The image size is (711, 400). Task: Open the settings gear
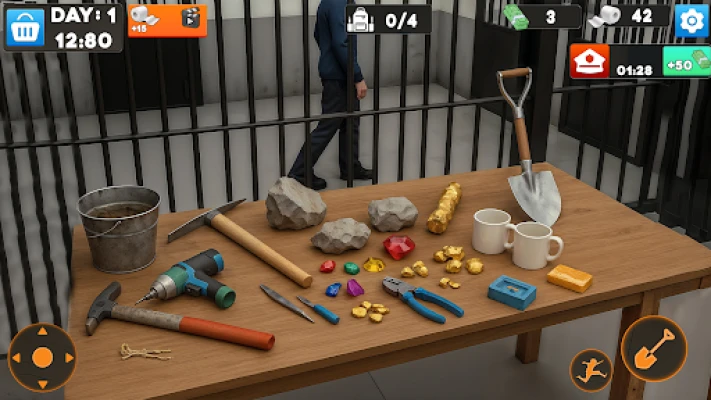pos(690,20)
